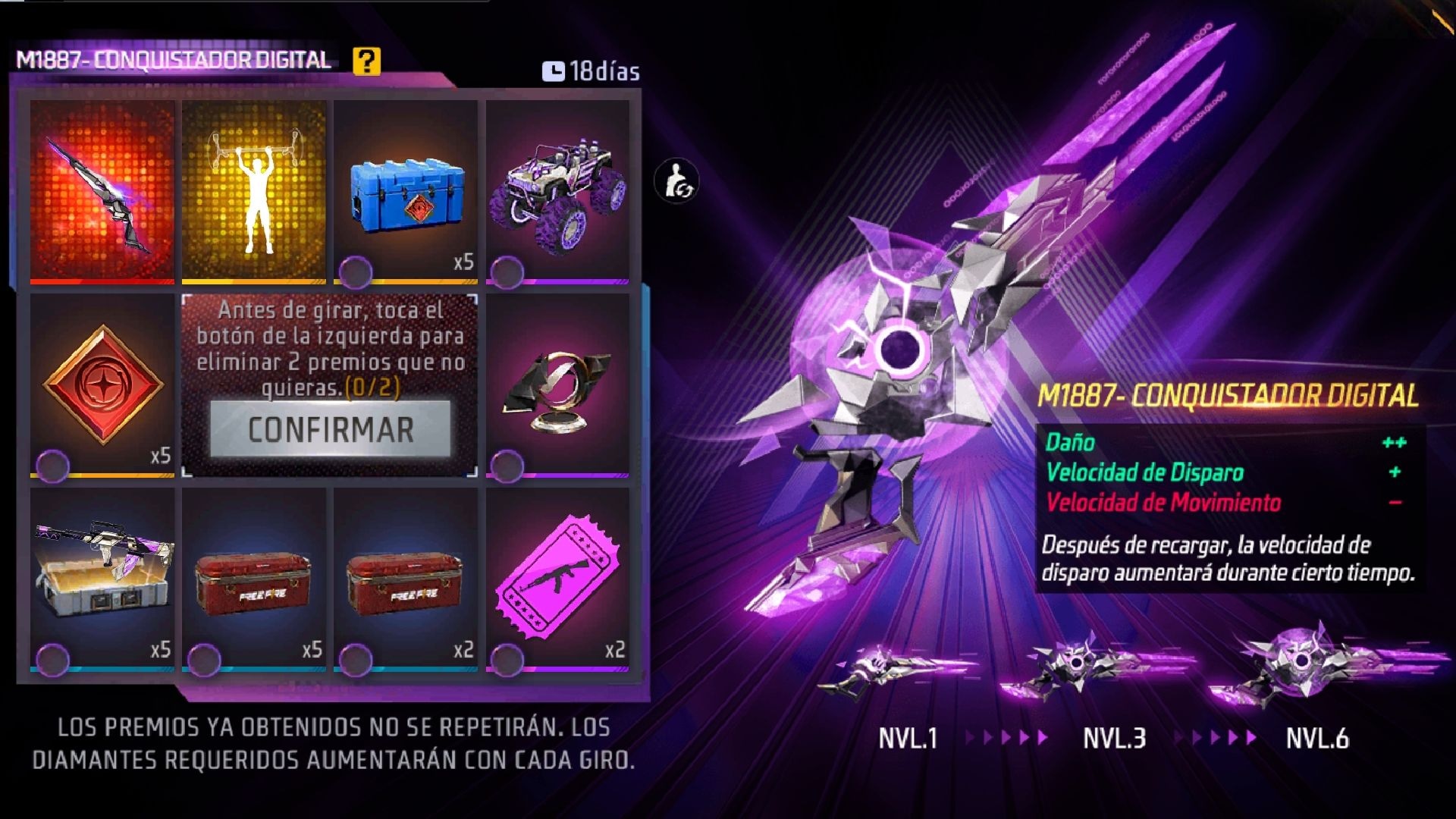Pick the purple monster truck prize
This screenshot has height=819, width=1456.
pos(557,191)
